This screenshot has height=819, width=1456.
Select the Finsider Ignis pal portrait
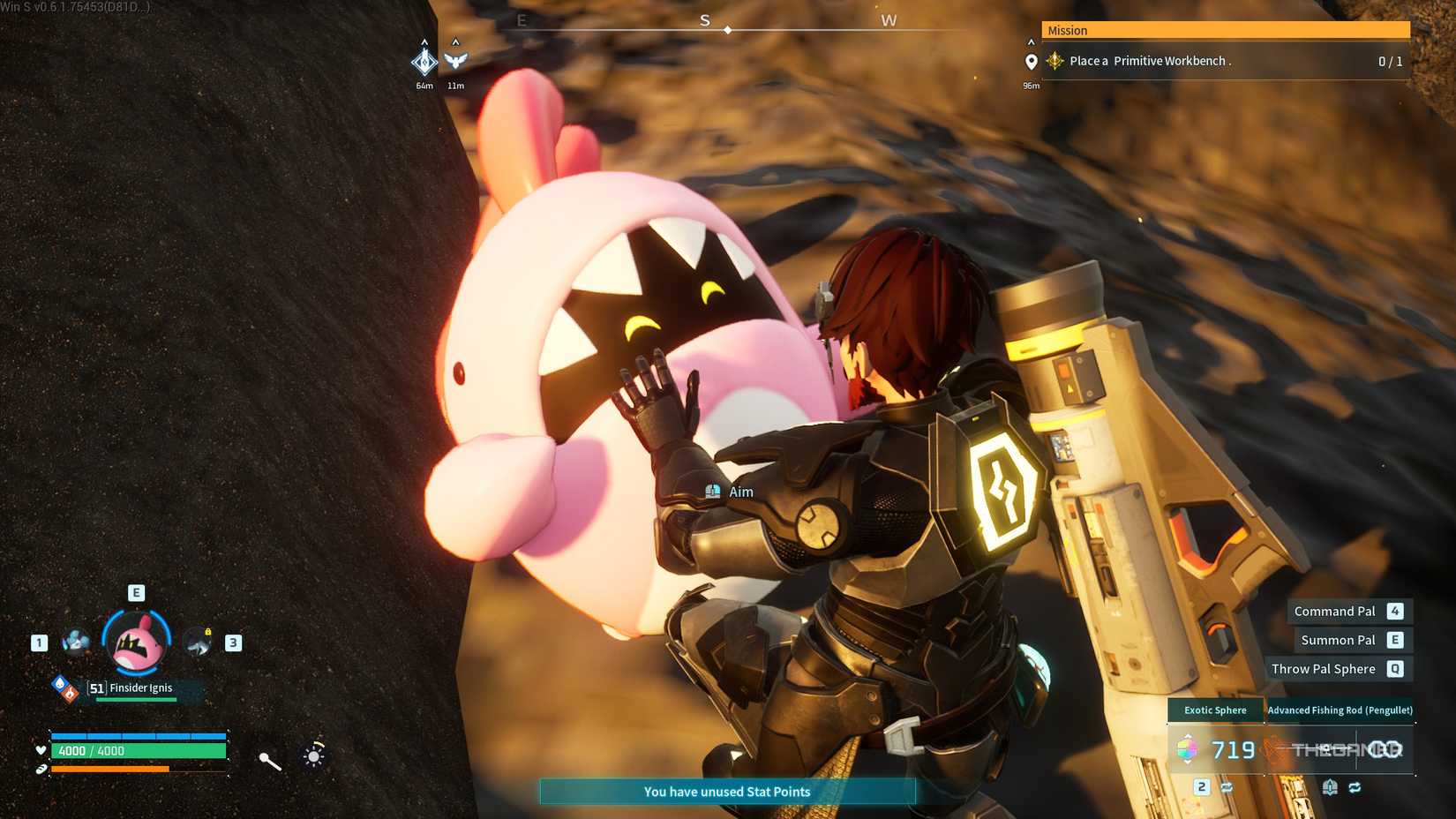pyautogui.click(x=137, y=642)
